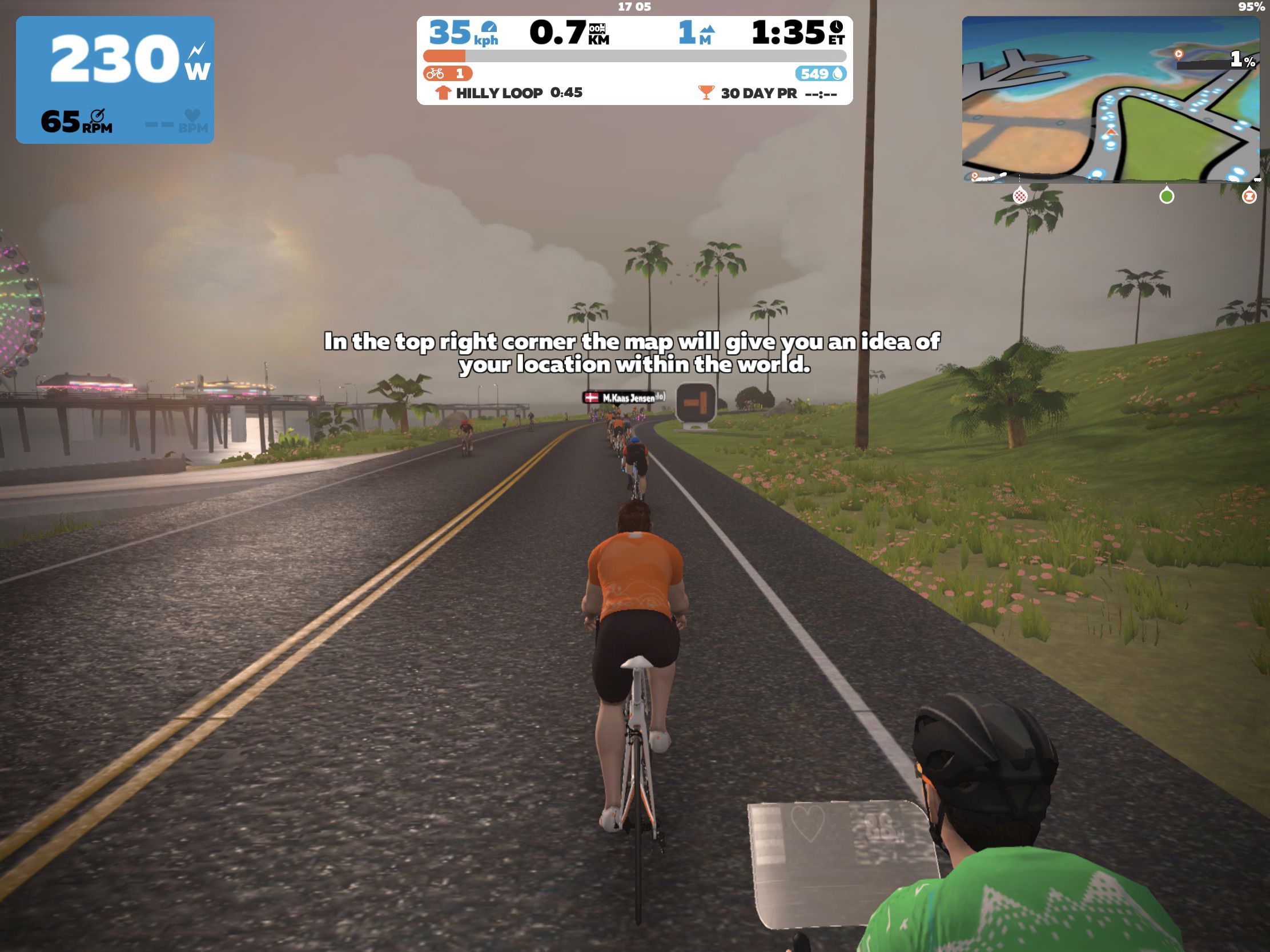Tap the 30 Day PR trophy icon
Screen dimensions: 1270x952
pyautogui.click(x=706, y=92)
